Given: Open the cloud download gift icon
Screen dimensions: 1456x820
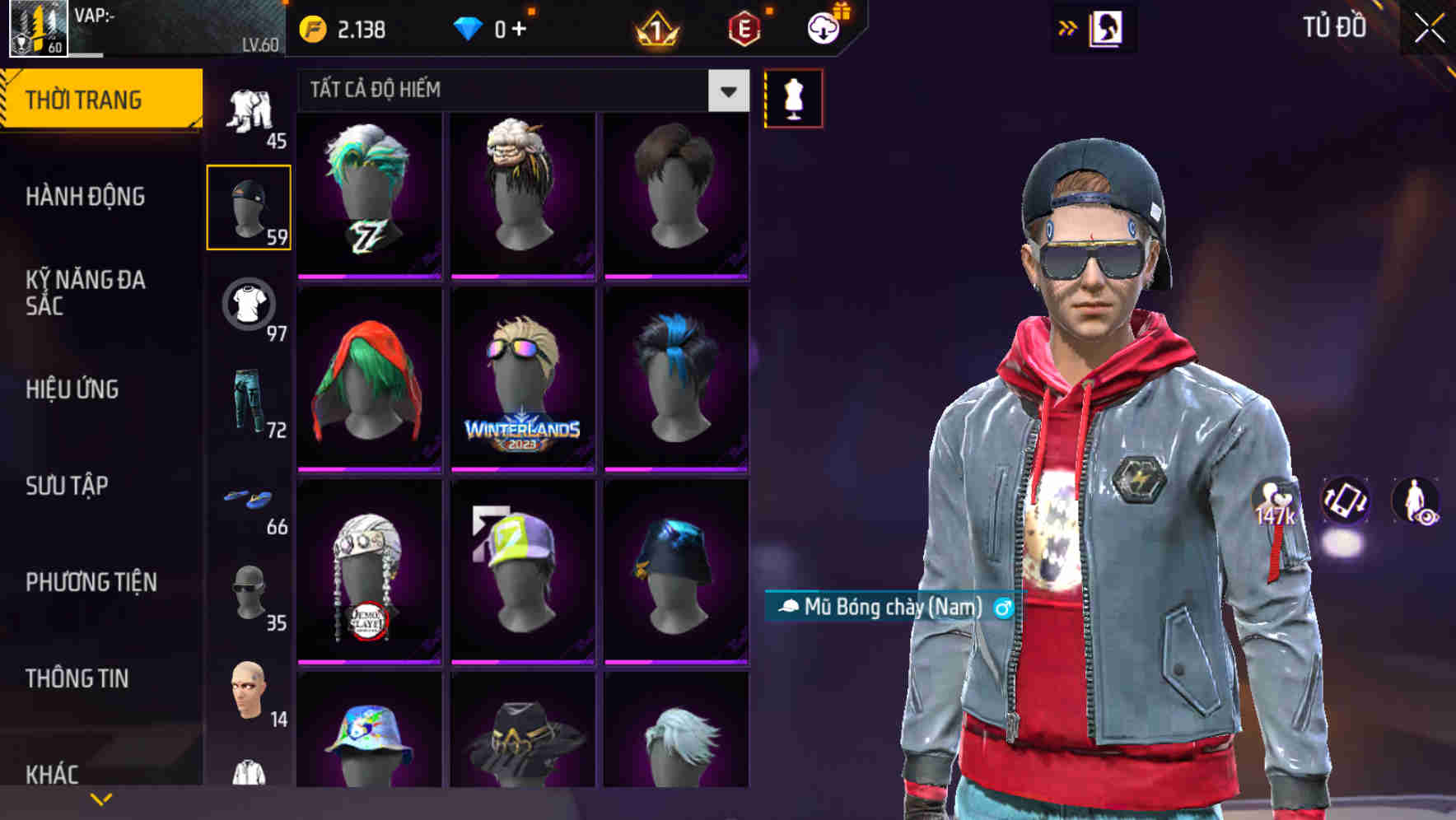Looking at the screenshot, I should [824, 27].
